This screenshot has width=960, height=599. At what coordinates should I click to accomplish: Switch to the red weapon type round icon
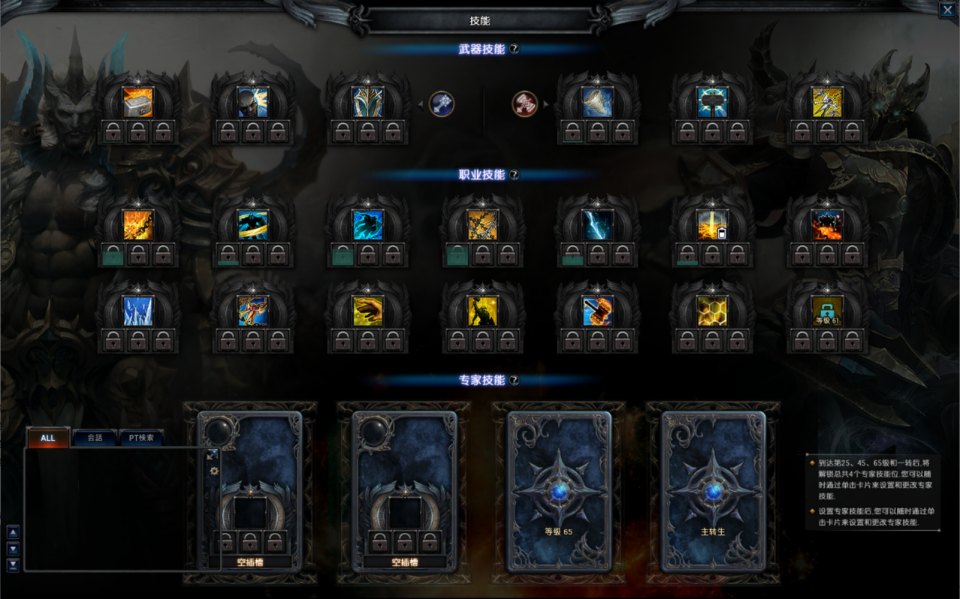point(524,102)
